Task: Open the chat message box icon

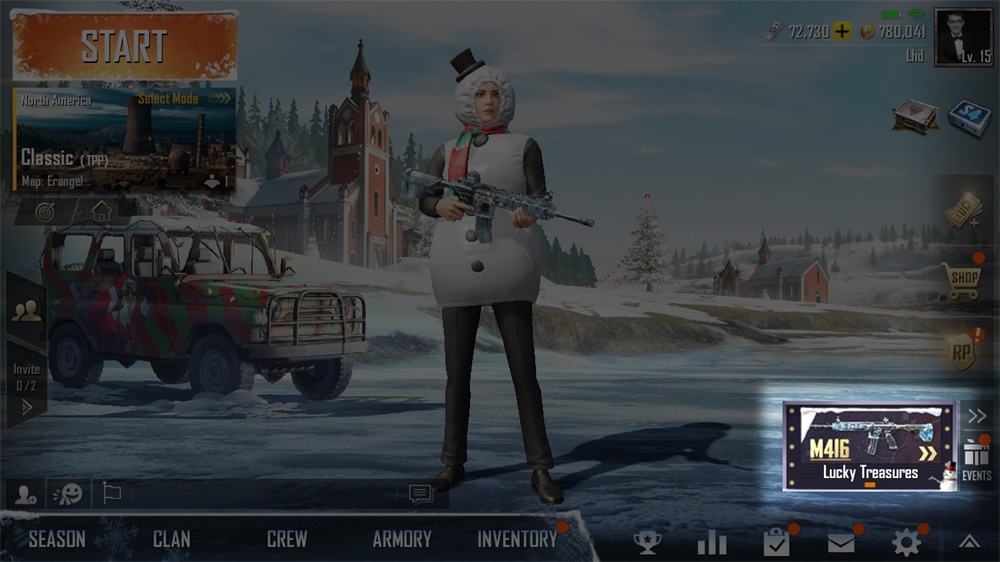Action: point(420,493)
